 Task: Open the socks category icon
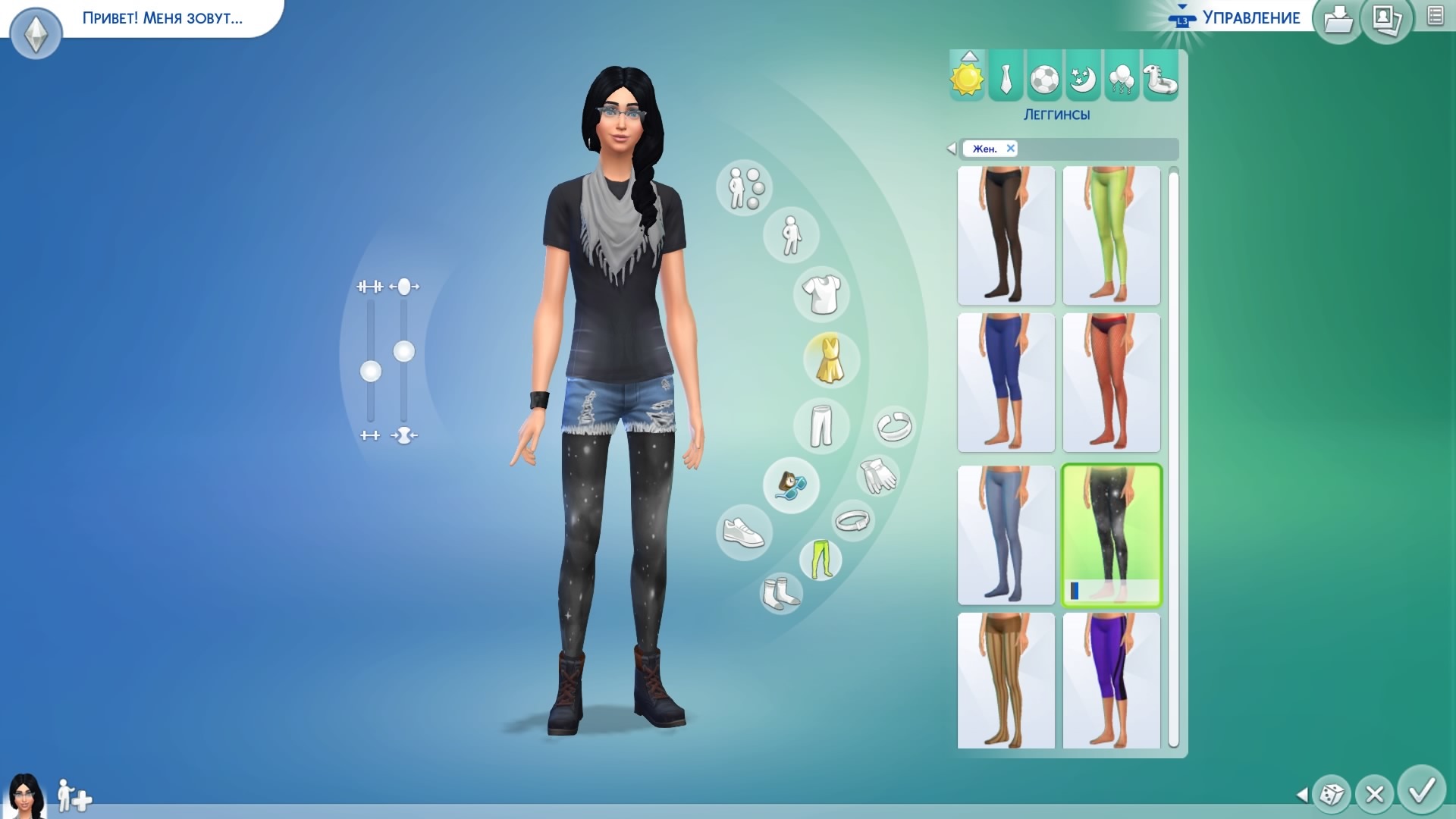(780, 592)
